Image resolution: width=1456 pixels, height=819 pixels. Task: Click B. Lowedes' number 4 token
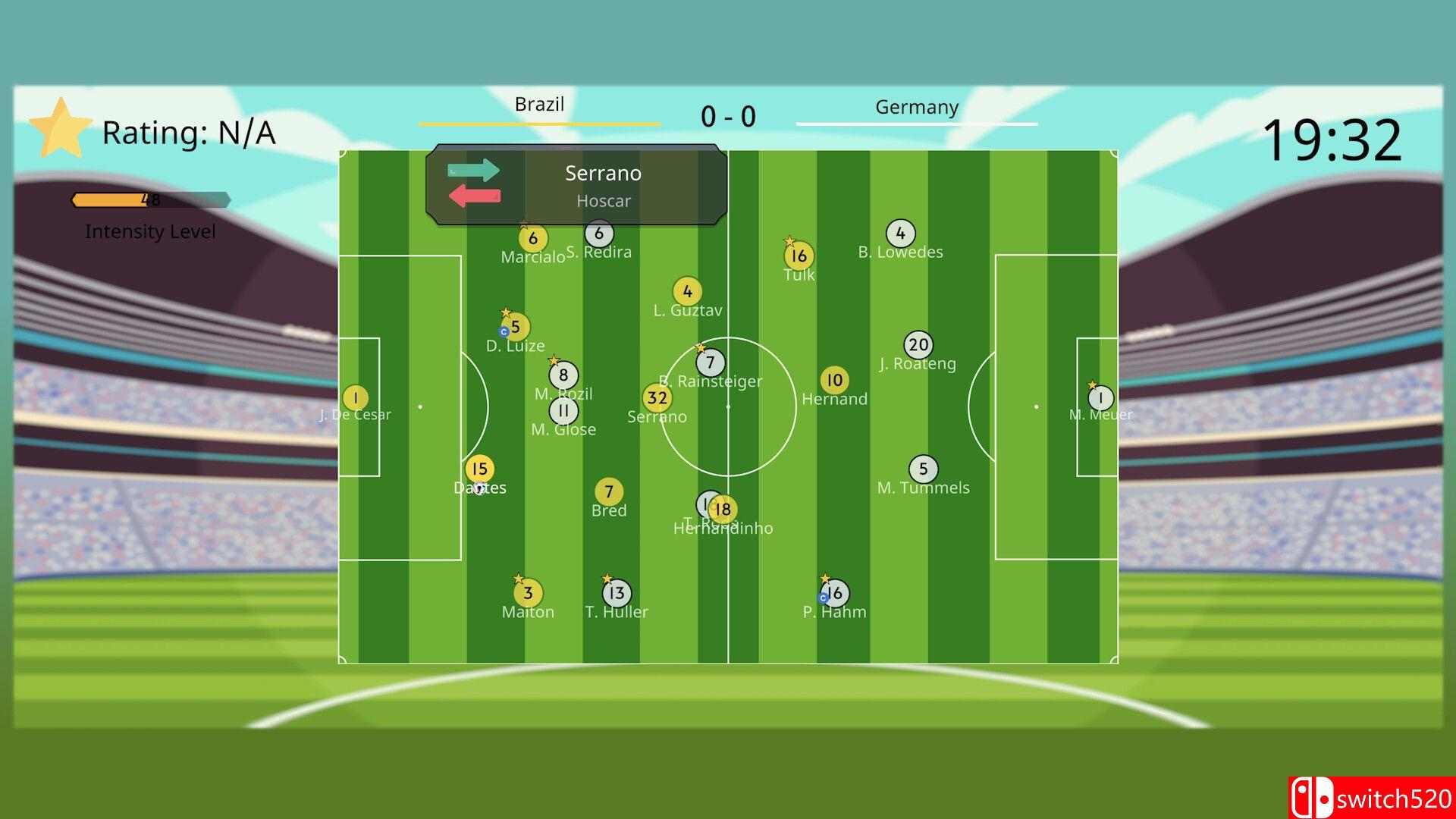(900, 233)
